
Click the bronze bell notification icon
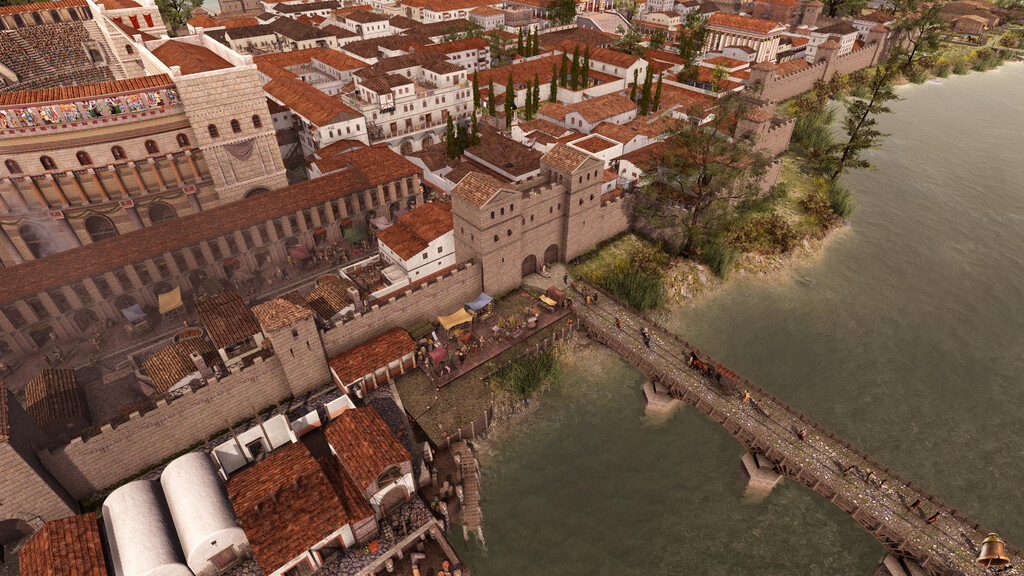[992, 551]
